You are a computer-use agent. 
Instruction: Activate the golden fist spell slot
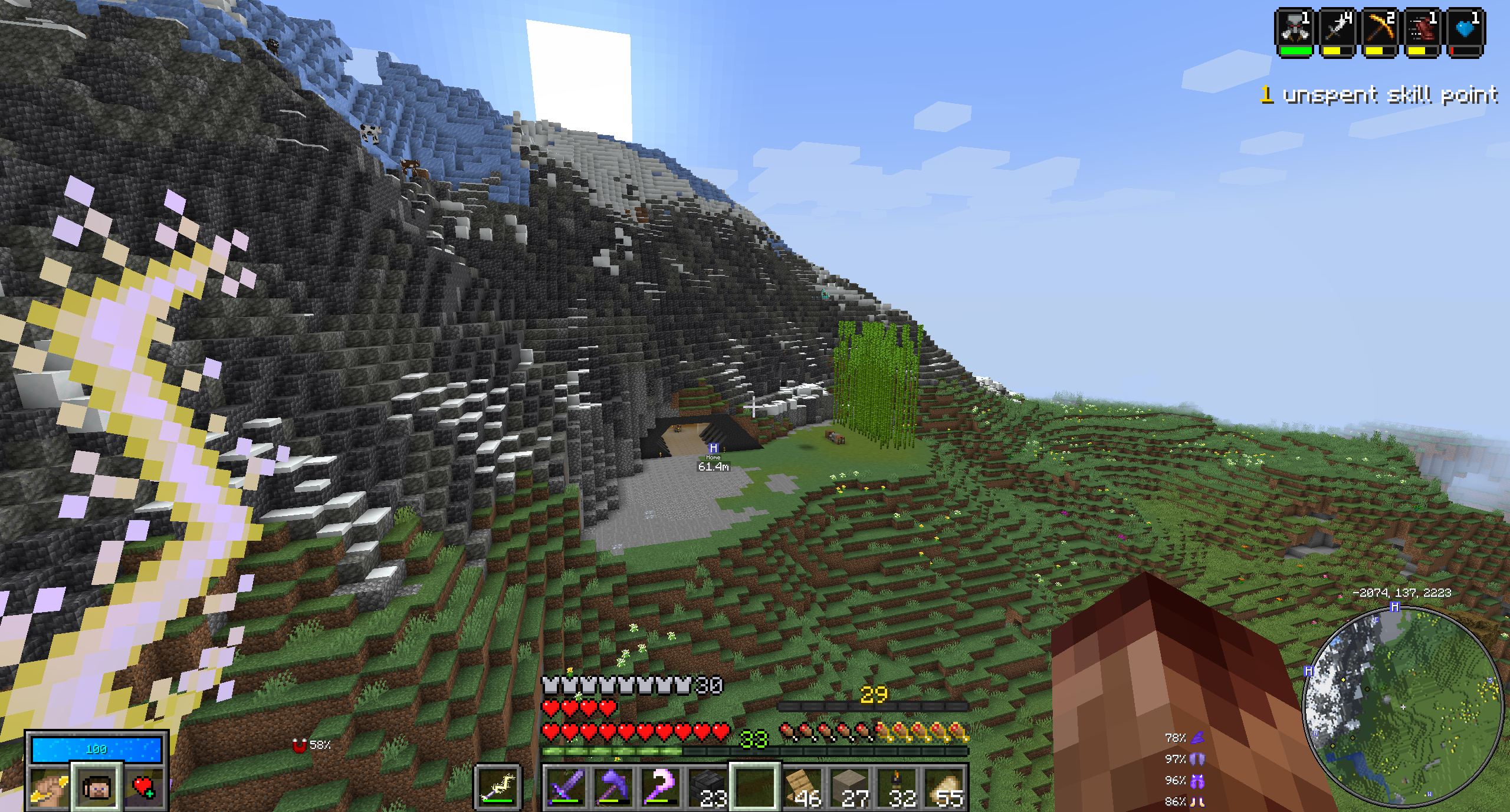(49, 788)
